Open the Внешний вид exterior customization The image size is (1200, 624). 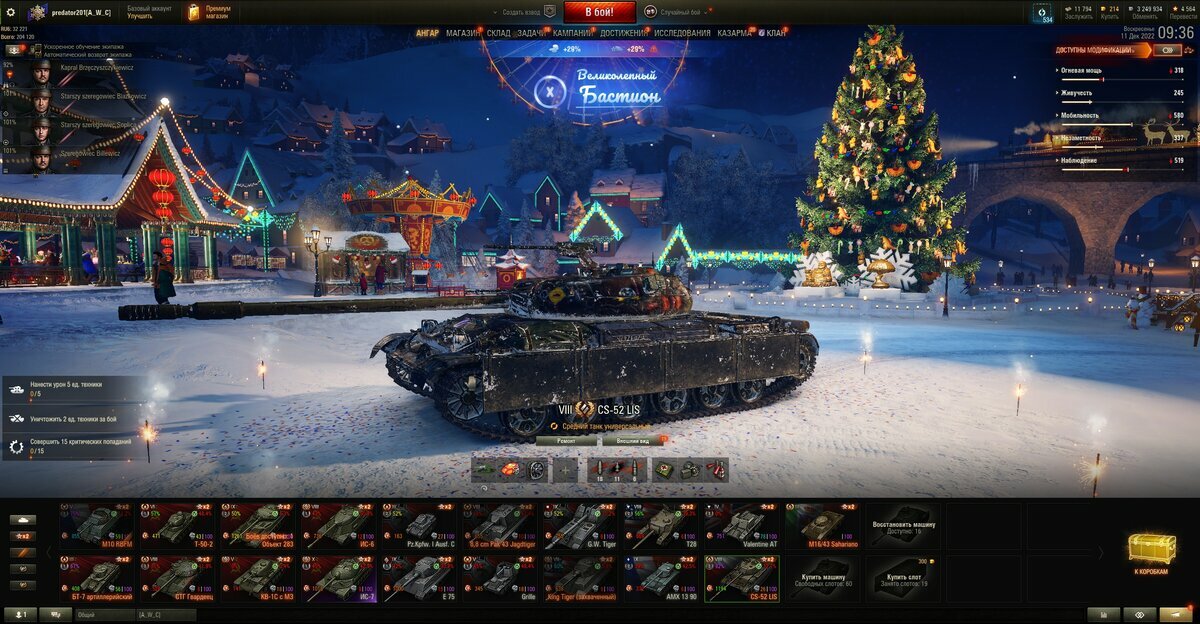[633, 440]
